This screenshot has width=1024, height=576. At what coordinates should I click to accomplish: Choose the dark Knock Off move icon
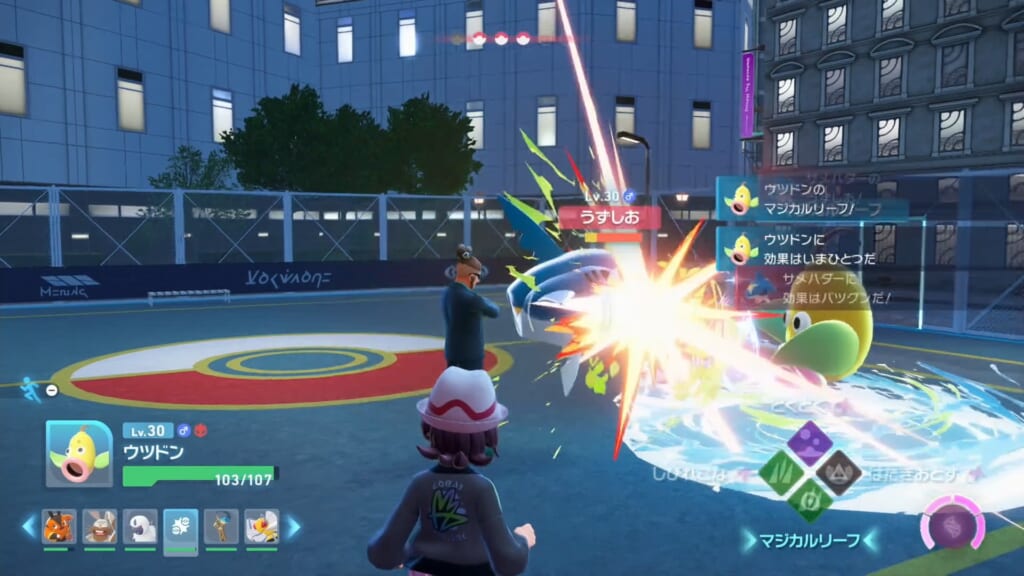[x=836, y=470]
